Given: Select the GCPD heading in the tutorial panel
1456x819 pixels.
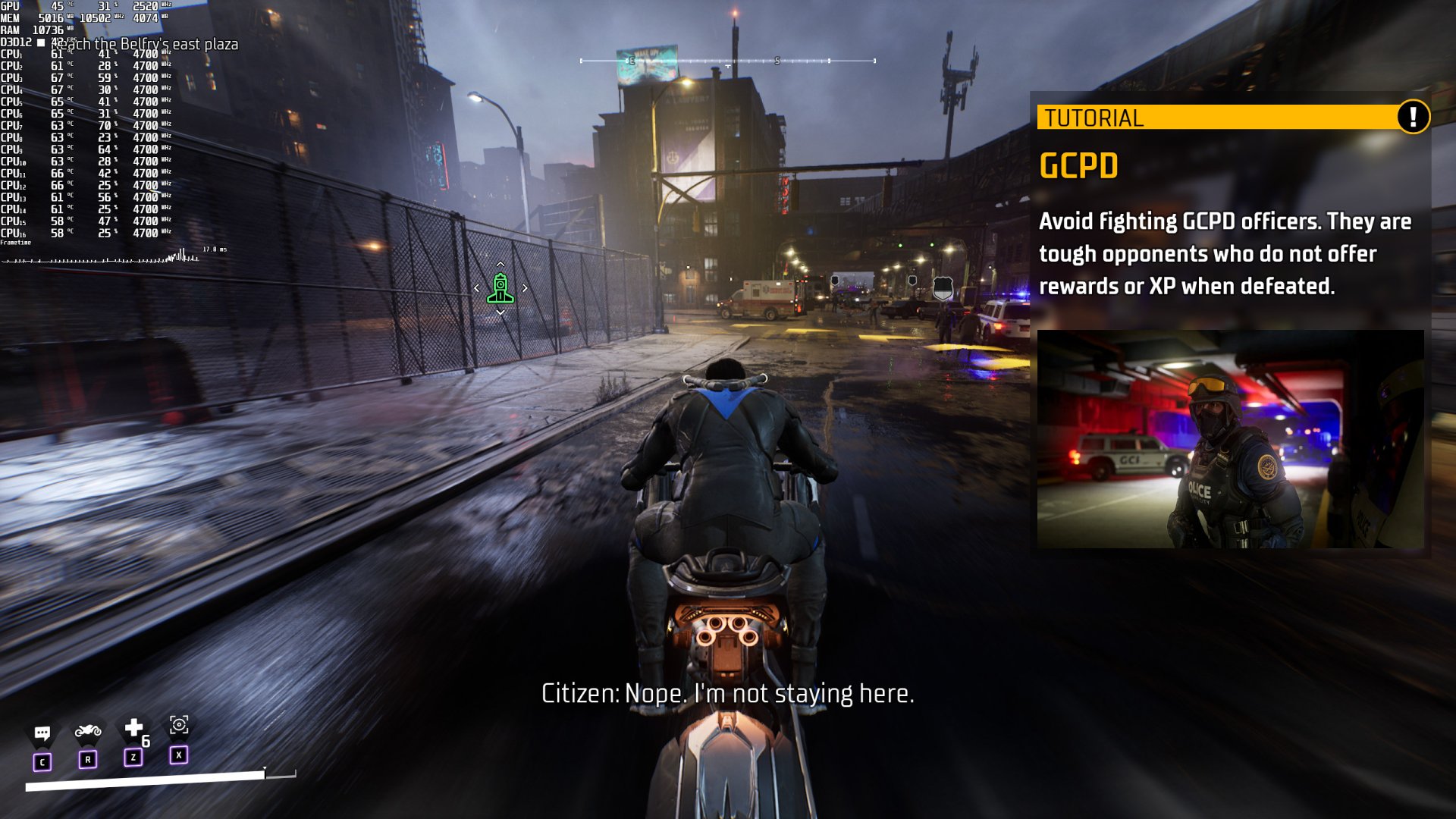Looking at the screenshot, I should 1080,165.
